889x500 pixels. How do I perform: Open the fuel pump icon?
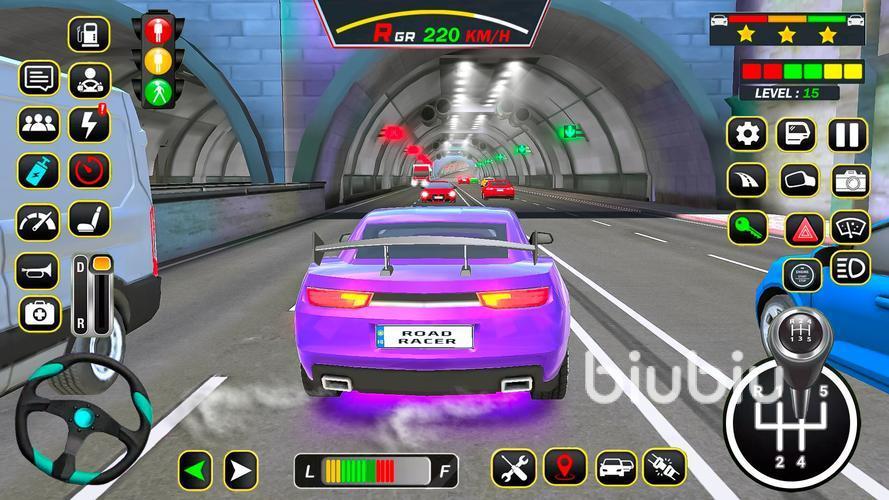pos(89,33)
